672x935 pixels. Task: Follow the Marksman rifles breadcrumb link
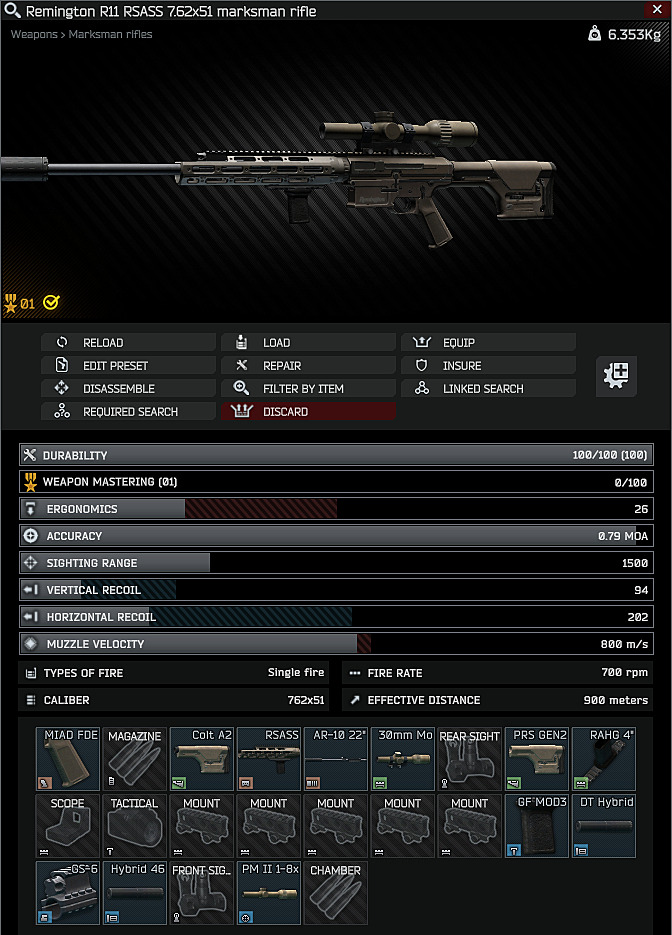(110, 35)
